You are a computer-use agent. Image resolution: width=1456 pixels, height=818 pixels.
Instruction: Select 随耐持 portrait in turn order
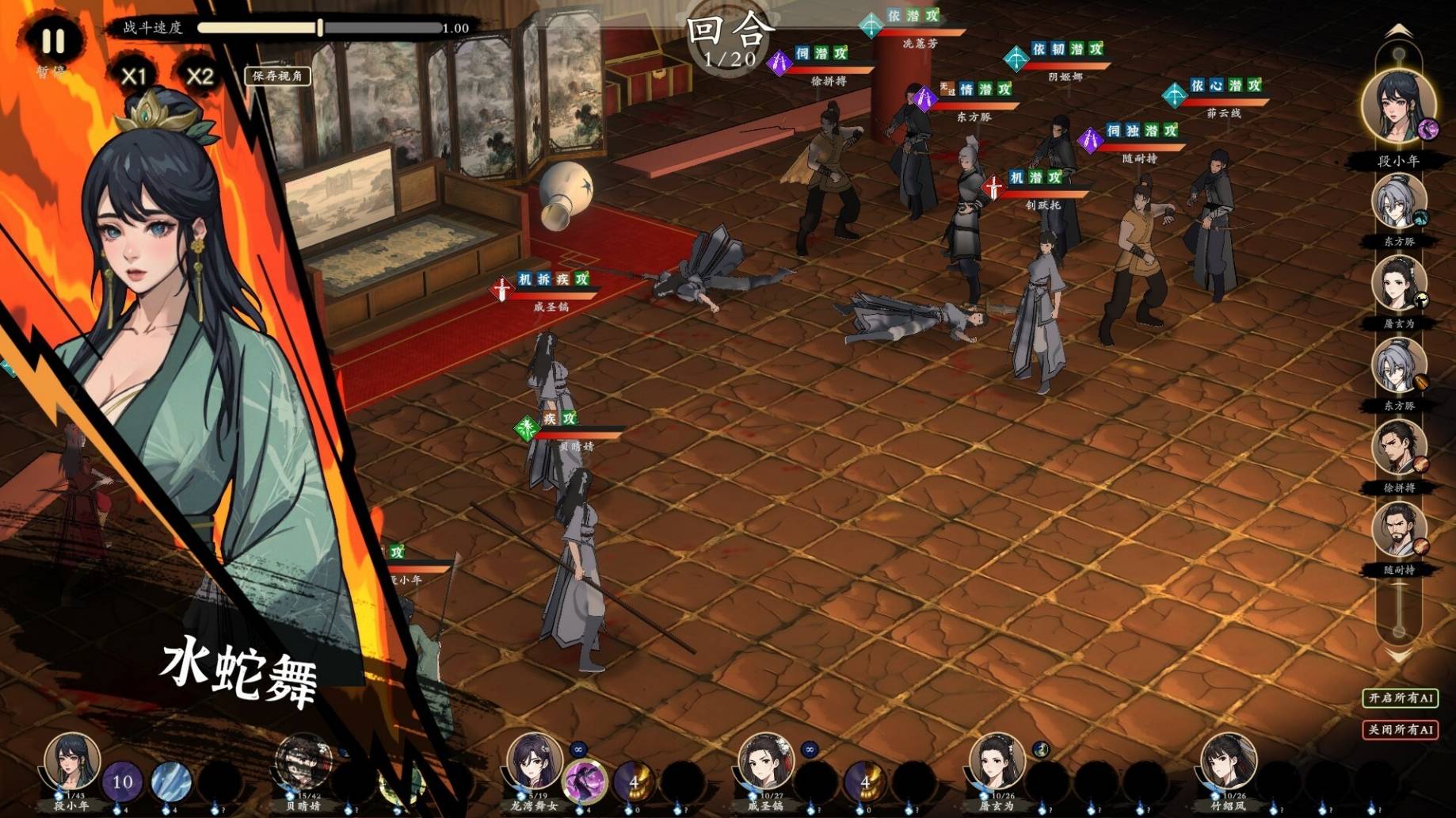[1398, 531]
